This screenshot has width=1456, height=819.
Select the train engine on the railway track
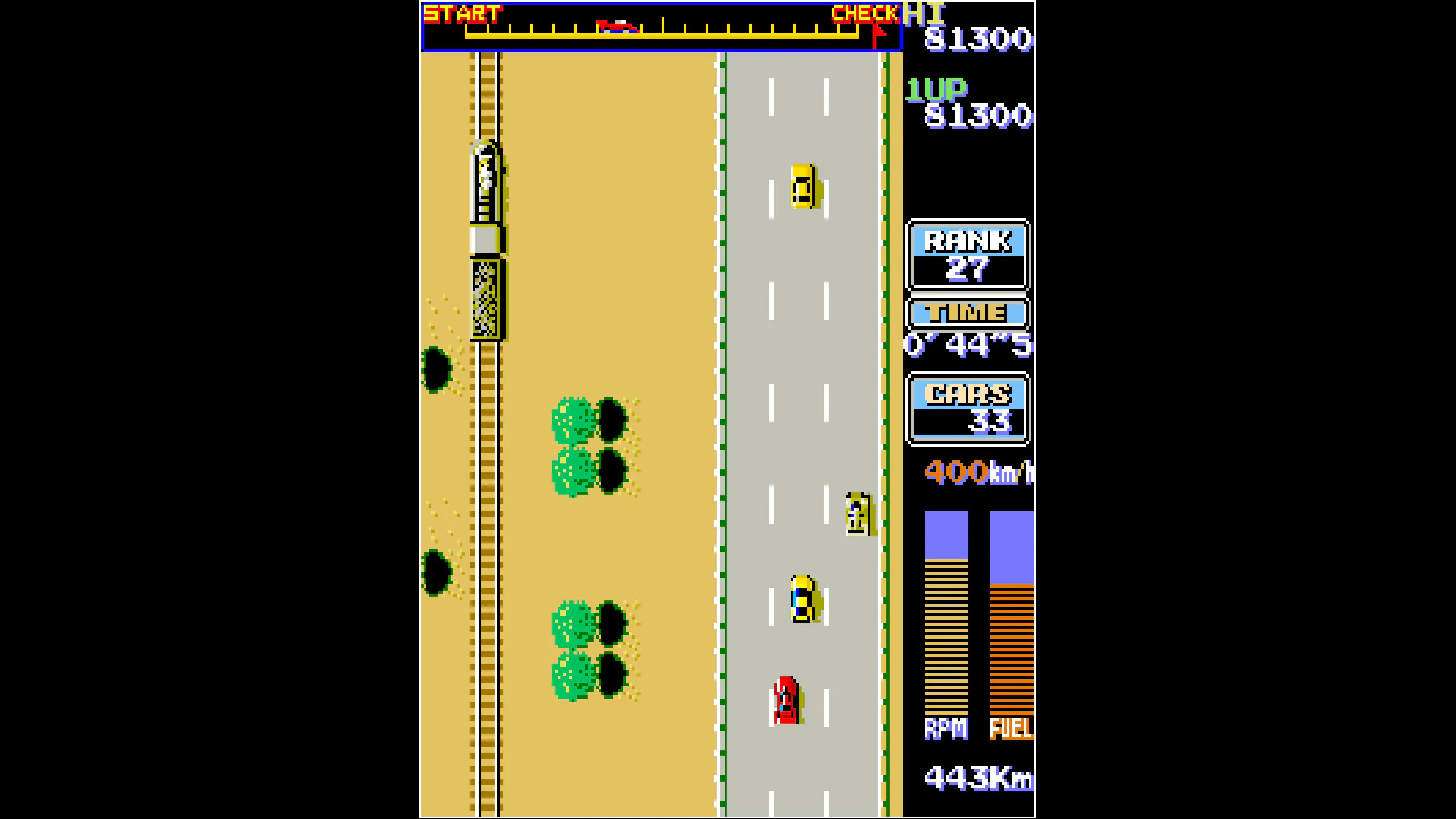[485, 182]
